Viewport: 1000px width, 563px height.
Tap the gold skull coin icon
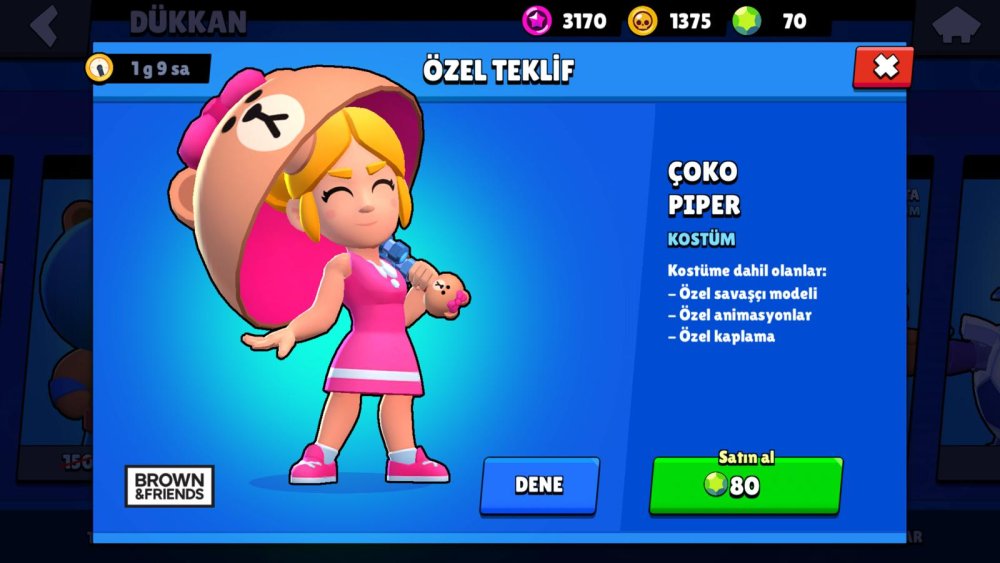pyautogui.click(x=642, y=20)
